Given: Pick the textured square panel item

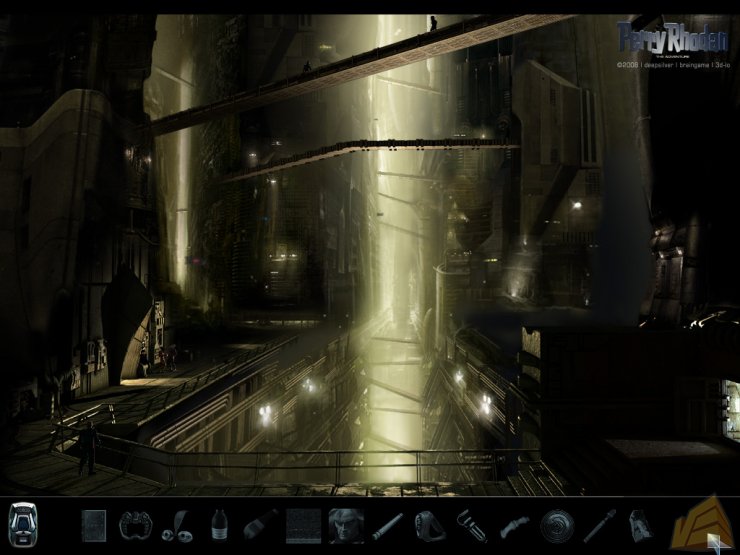Looking at the screenshot, I should (x=302, y=524).
